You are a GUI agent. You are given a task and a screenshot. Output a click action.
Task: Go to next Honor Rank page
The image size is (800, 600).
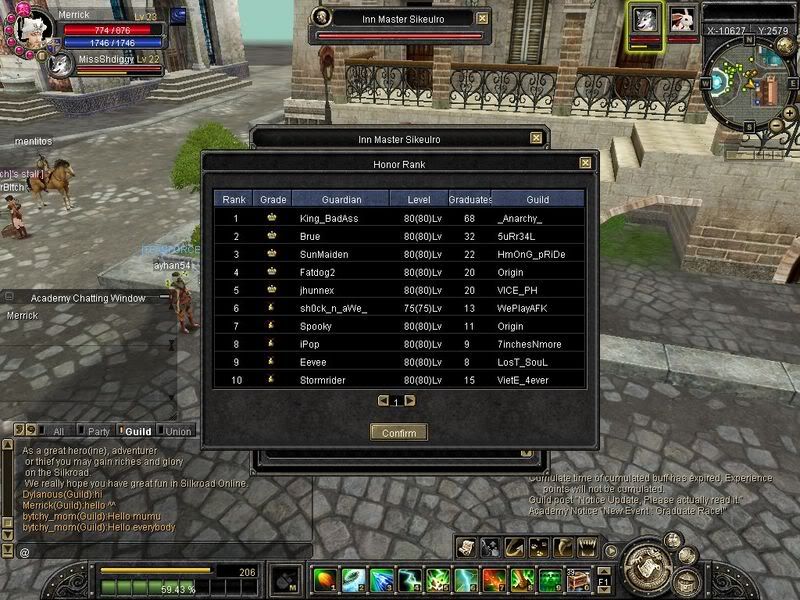point(410,401)
